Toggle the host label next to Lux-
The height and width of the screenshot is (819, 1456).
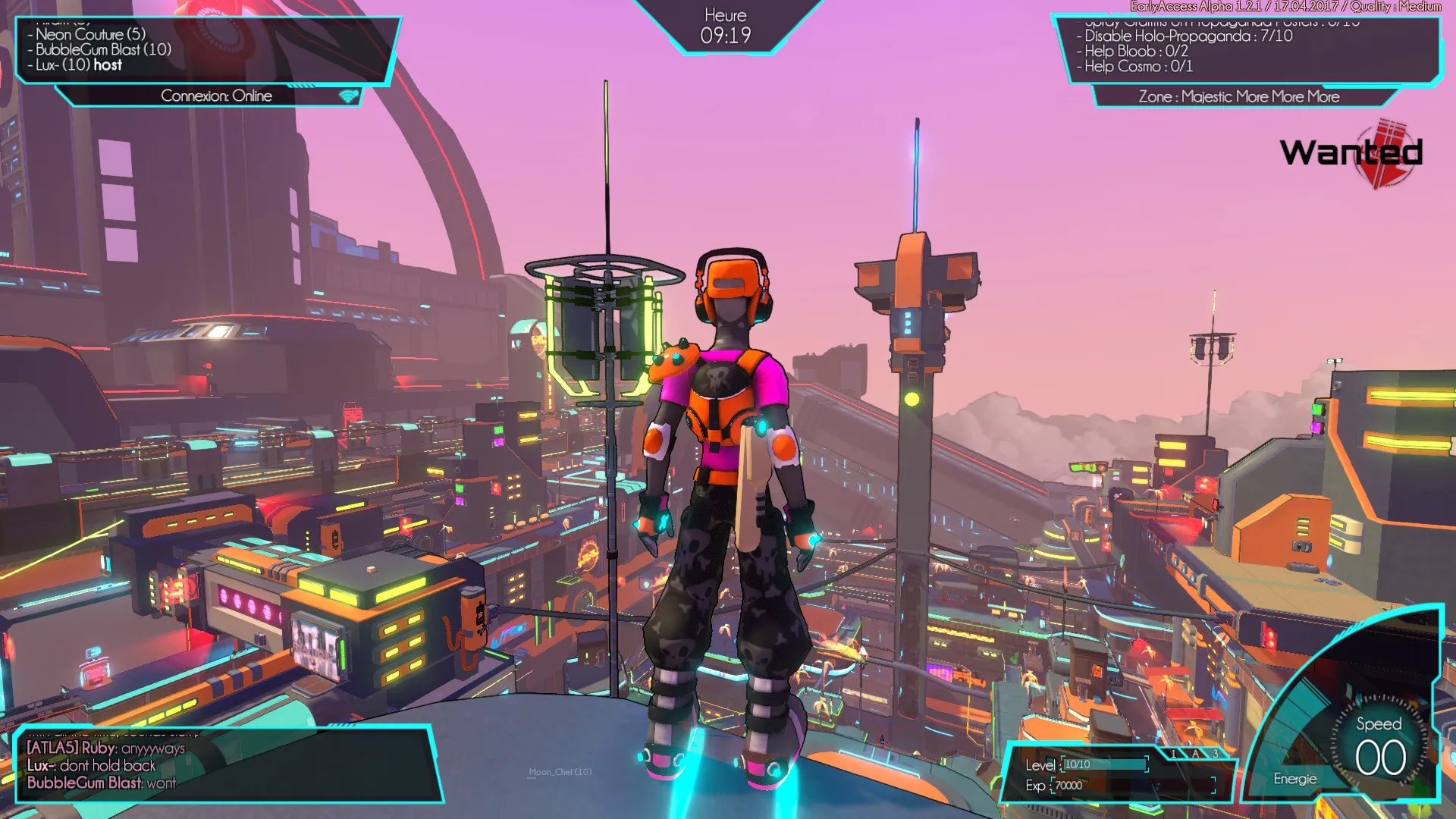pyautogui.click(x=107, y=65)
